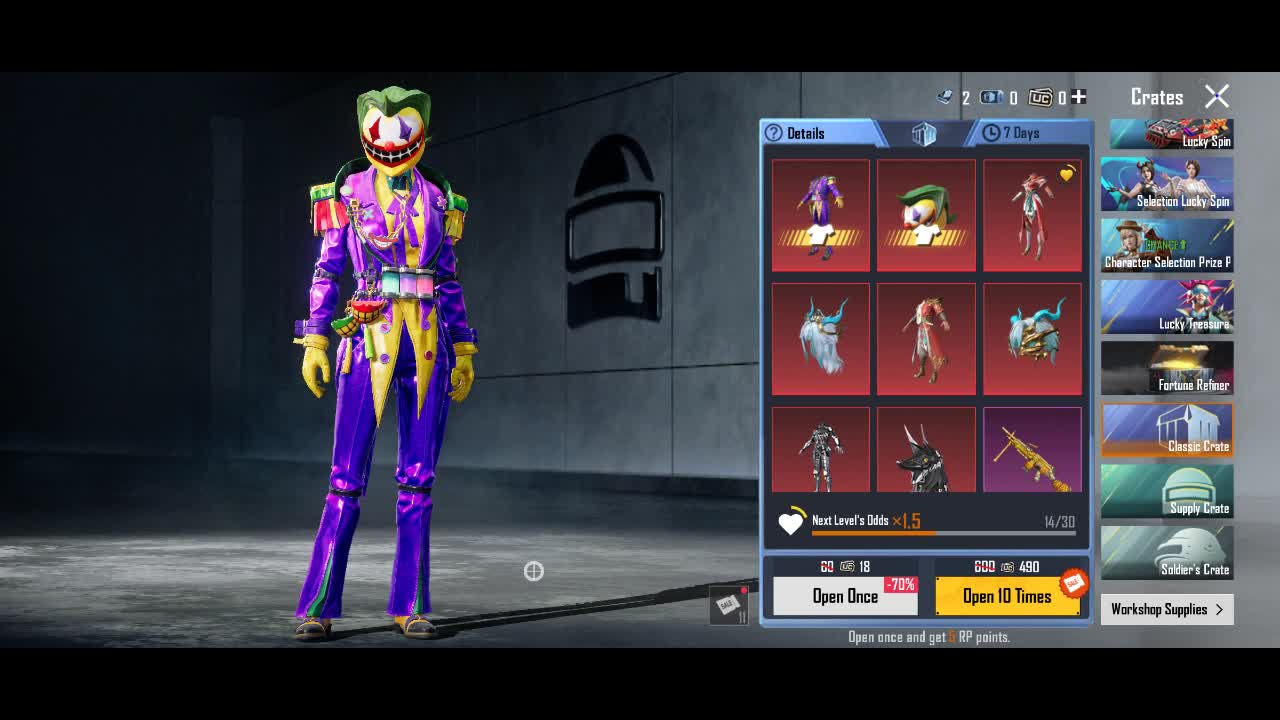Open the crate once for 18 UC

(845, 596)
